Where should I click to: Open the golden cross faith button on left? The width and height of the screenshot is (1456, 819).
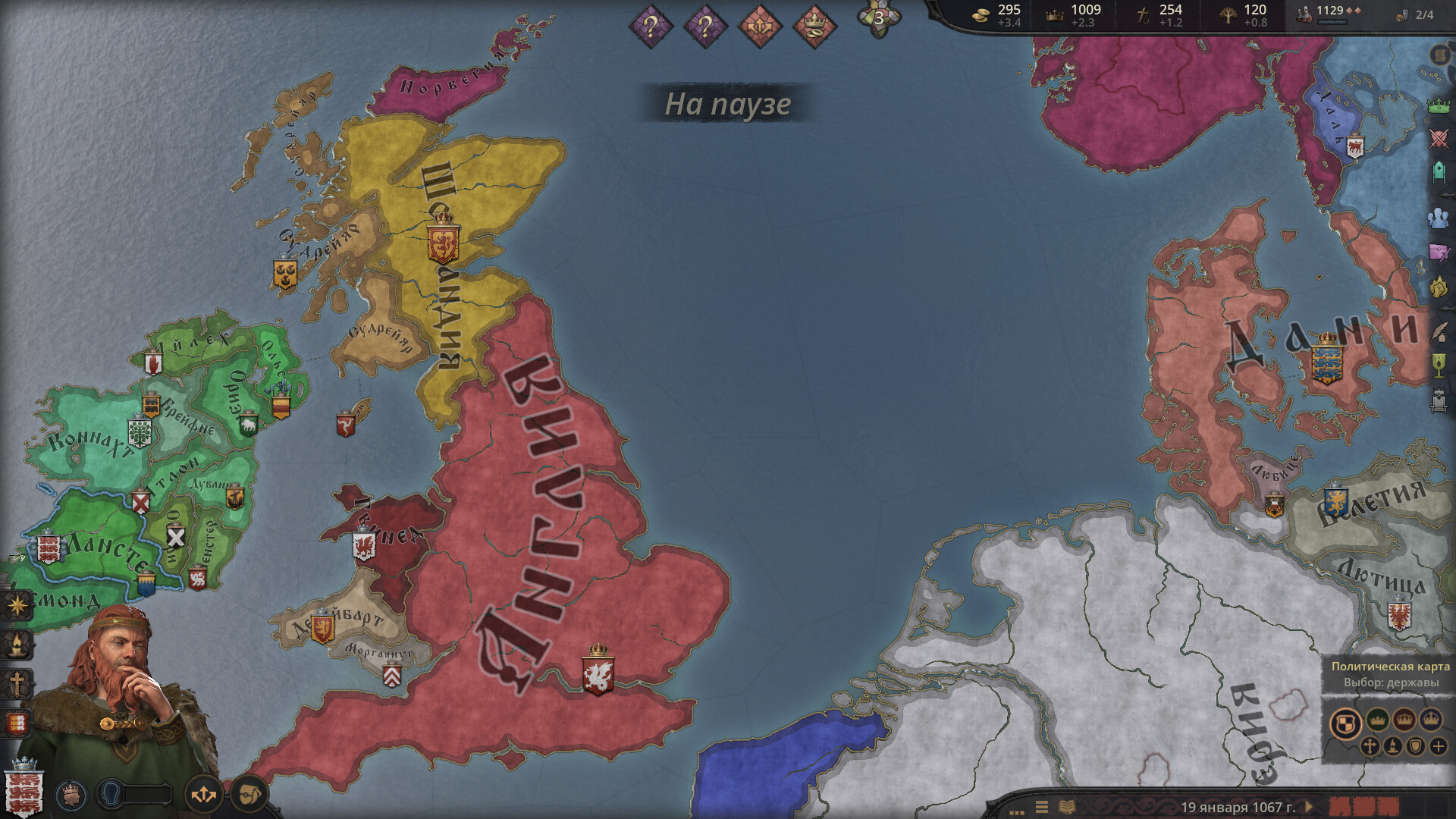(x=17, y=684)
